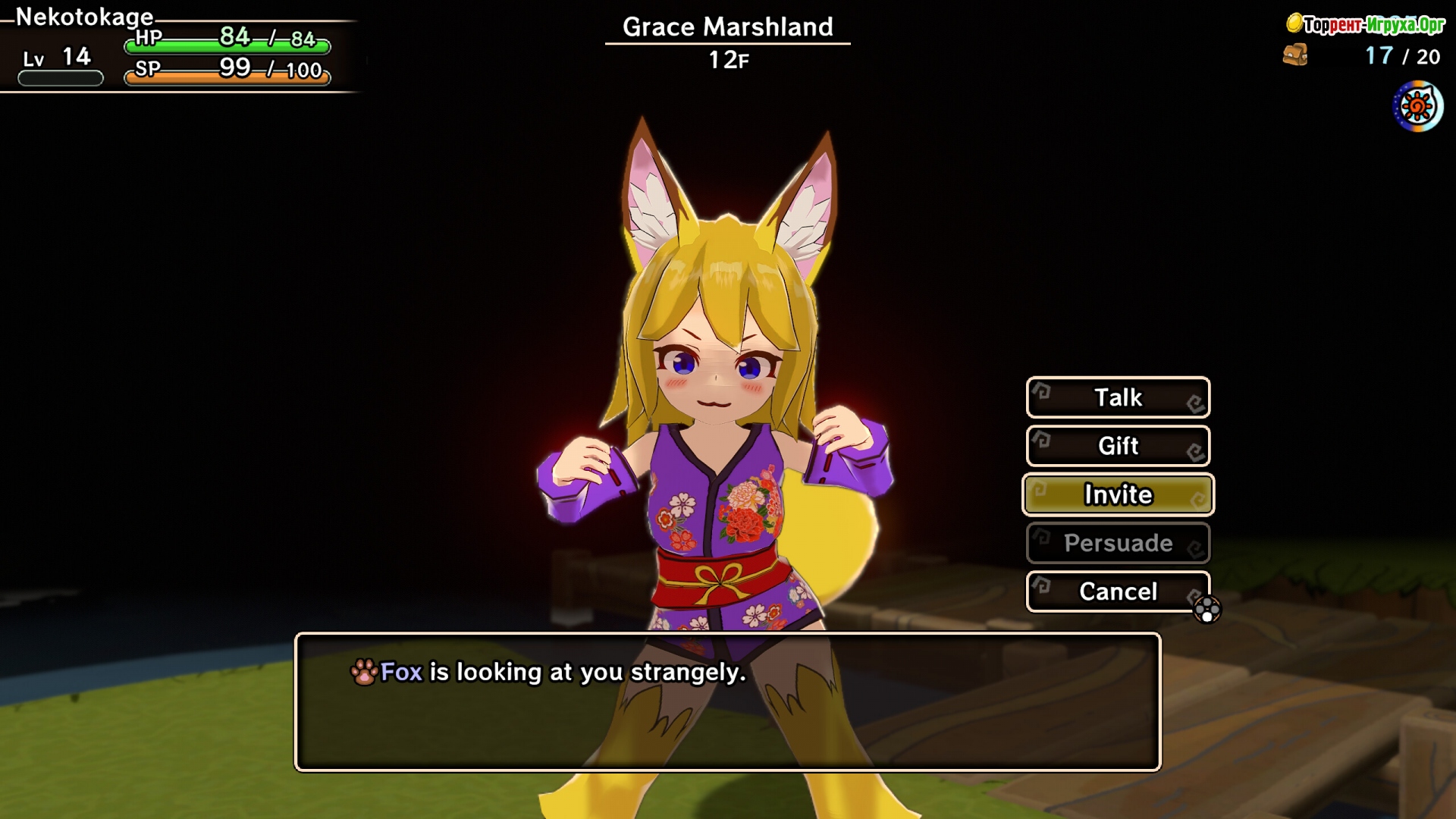Pick the greyed-out Persuade option
Viewport: 1456px width, 819px height.
coord(1118,543)
